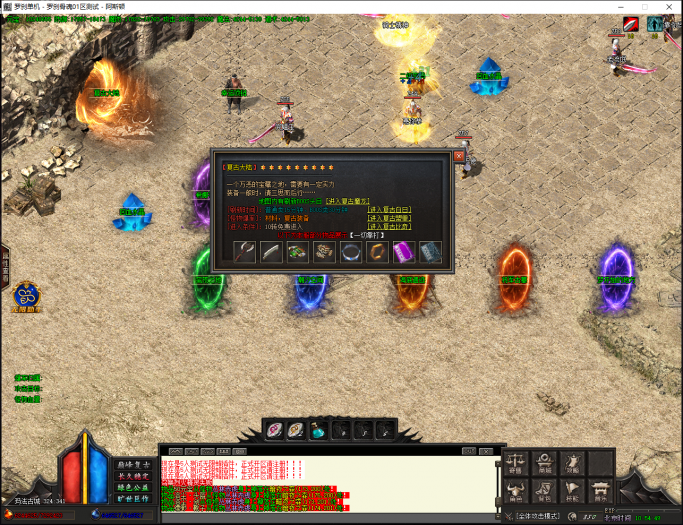Screen dimensions: 683x525
Task: Maximize the game window
Action: [x=647, y=7]
